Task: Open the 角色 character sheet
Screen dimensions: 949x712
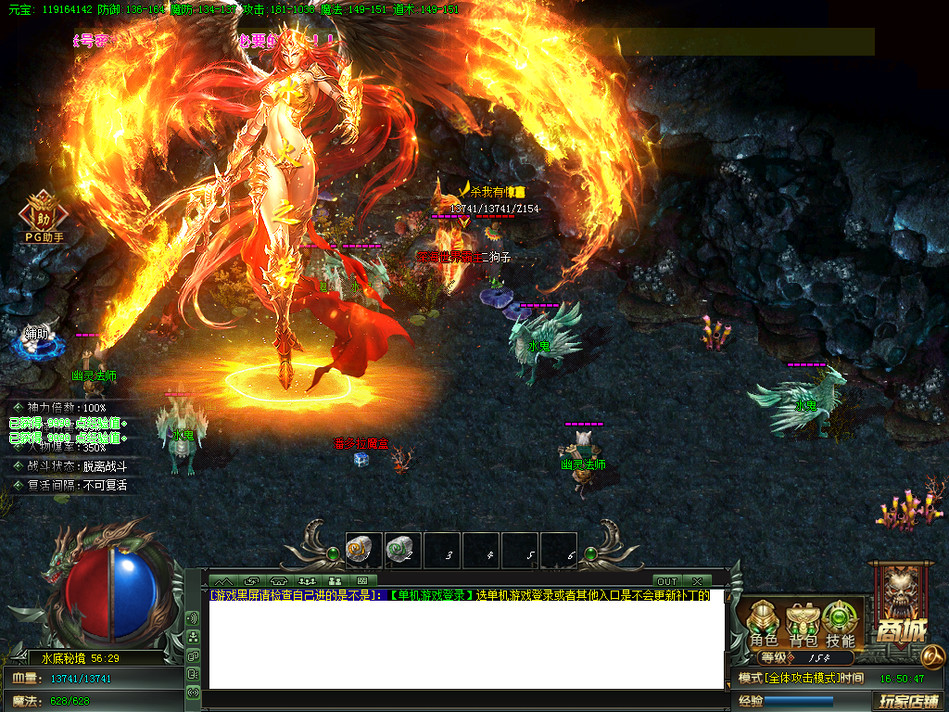Action: coord(764,625)
